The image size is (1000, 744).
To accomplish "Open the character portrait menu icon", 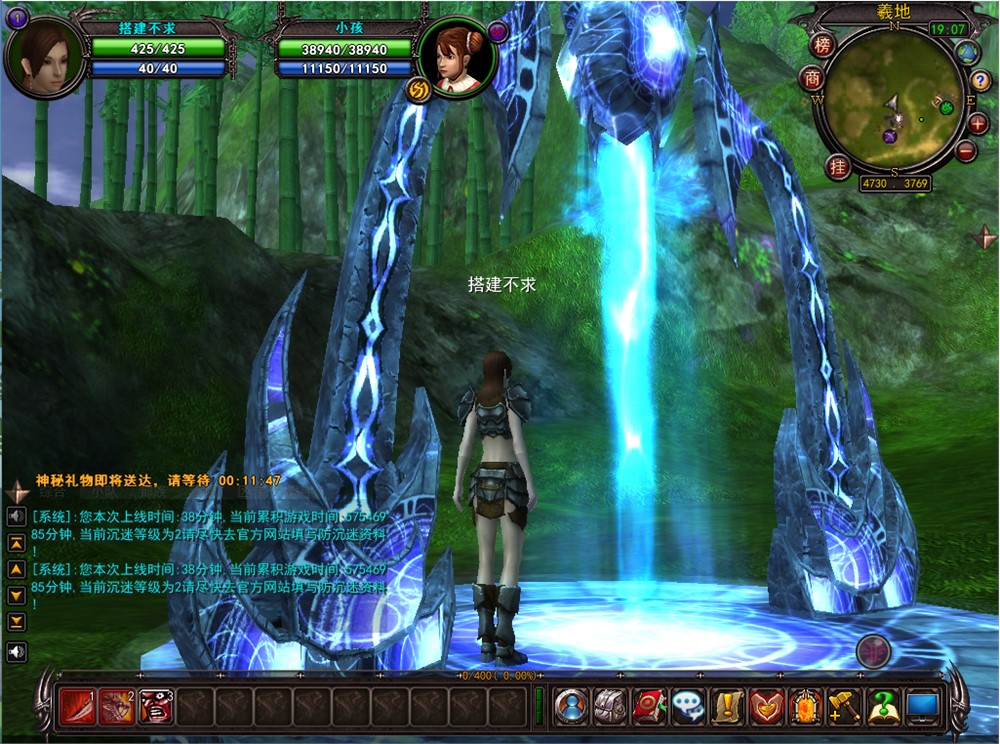I will (571, 707).
